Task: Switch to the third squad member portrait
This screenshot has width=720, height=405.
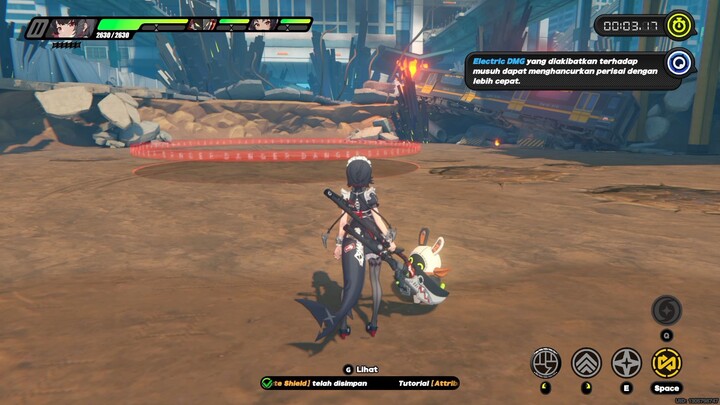Action: pos(263,24)
